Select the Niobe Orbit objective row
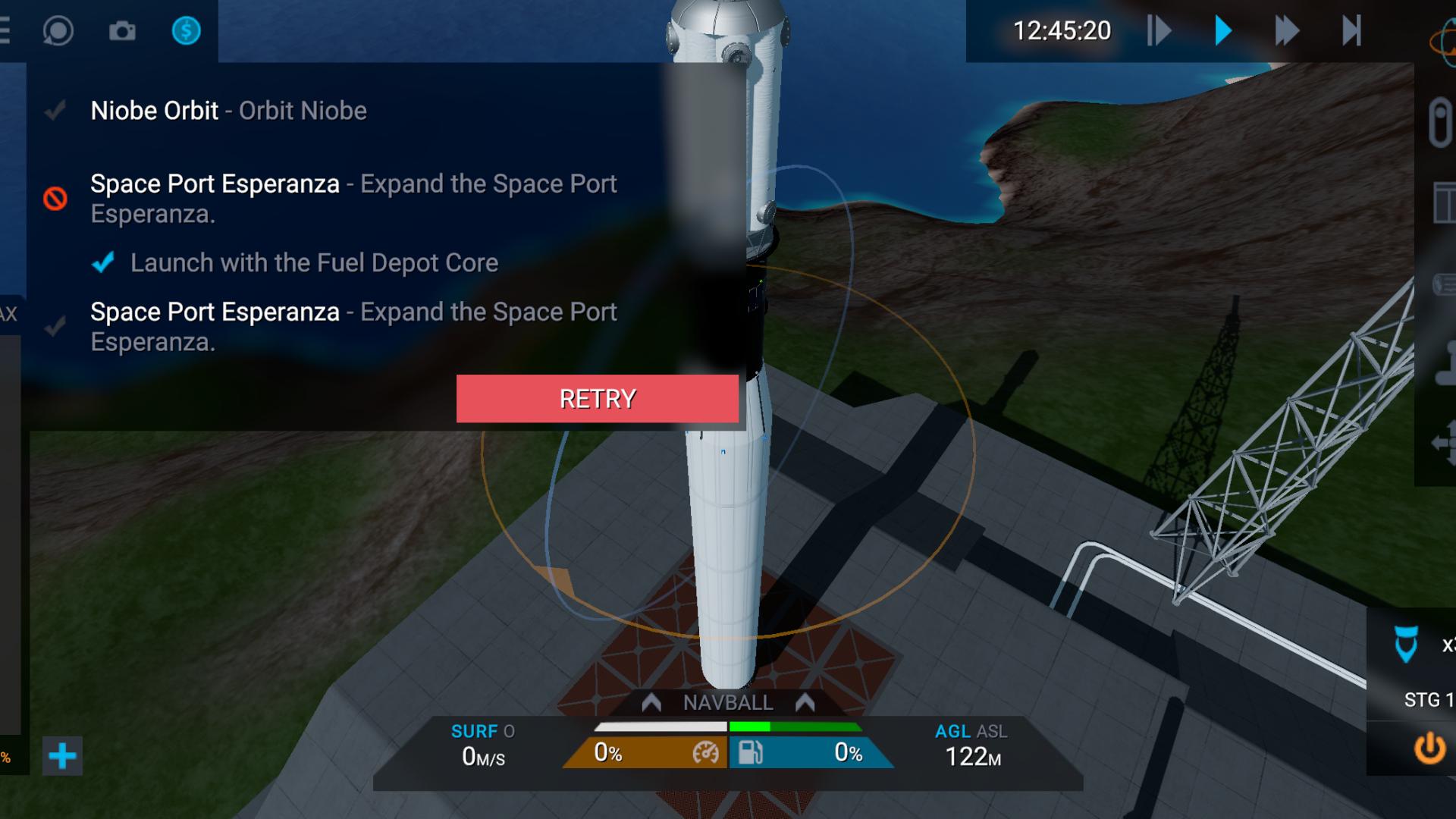The width and height of the screenshot is (1456, 819). (228, 111)
